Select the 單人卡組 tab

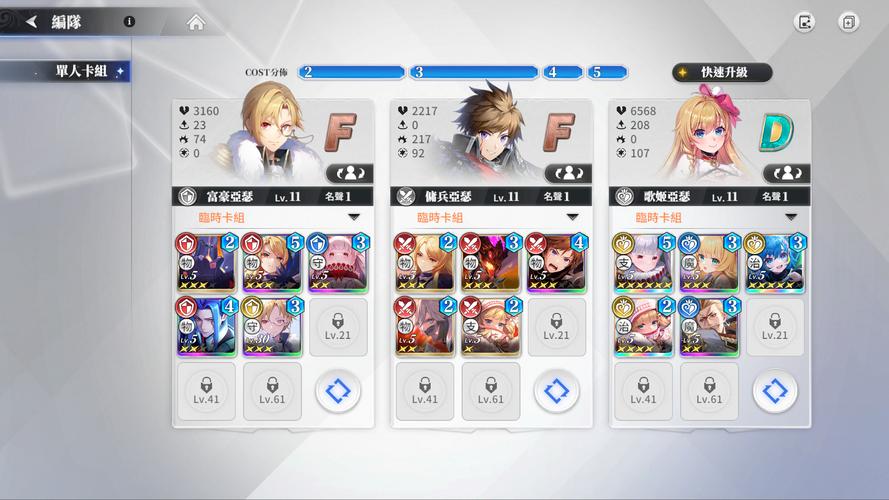coord(68,72)
